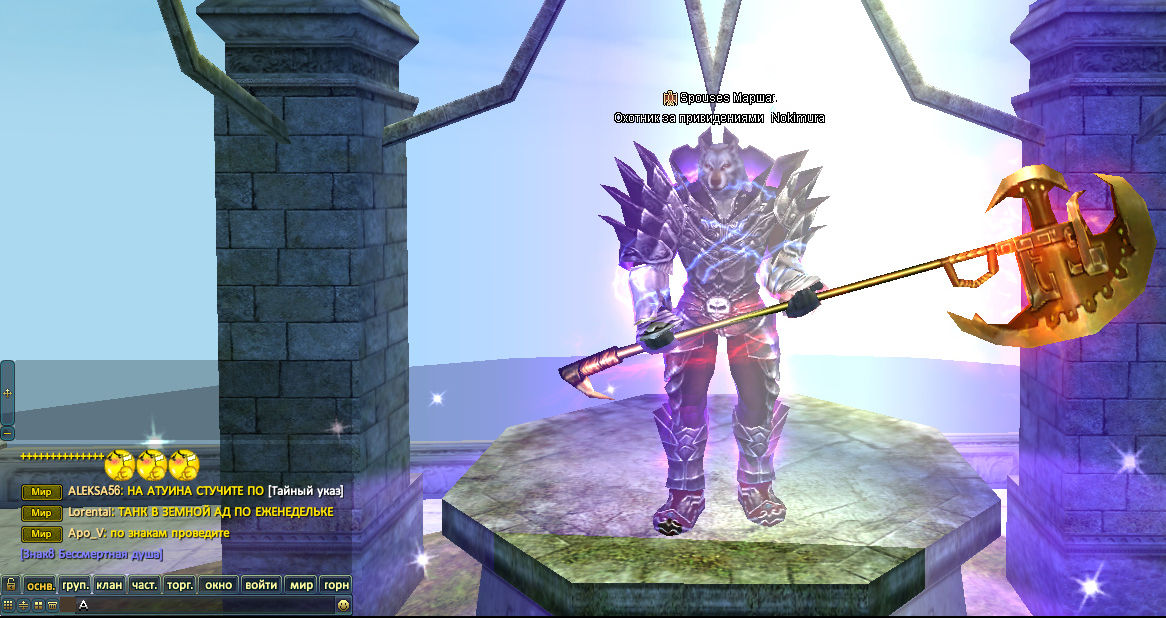The height and width of the screenshot is (618, 1166).
Task: Minimize the chat window with minus button
Action: coord(7,433)
